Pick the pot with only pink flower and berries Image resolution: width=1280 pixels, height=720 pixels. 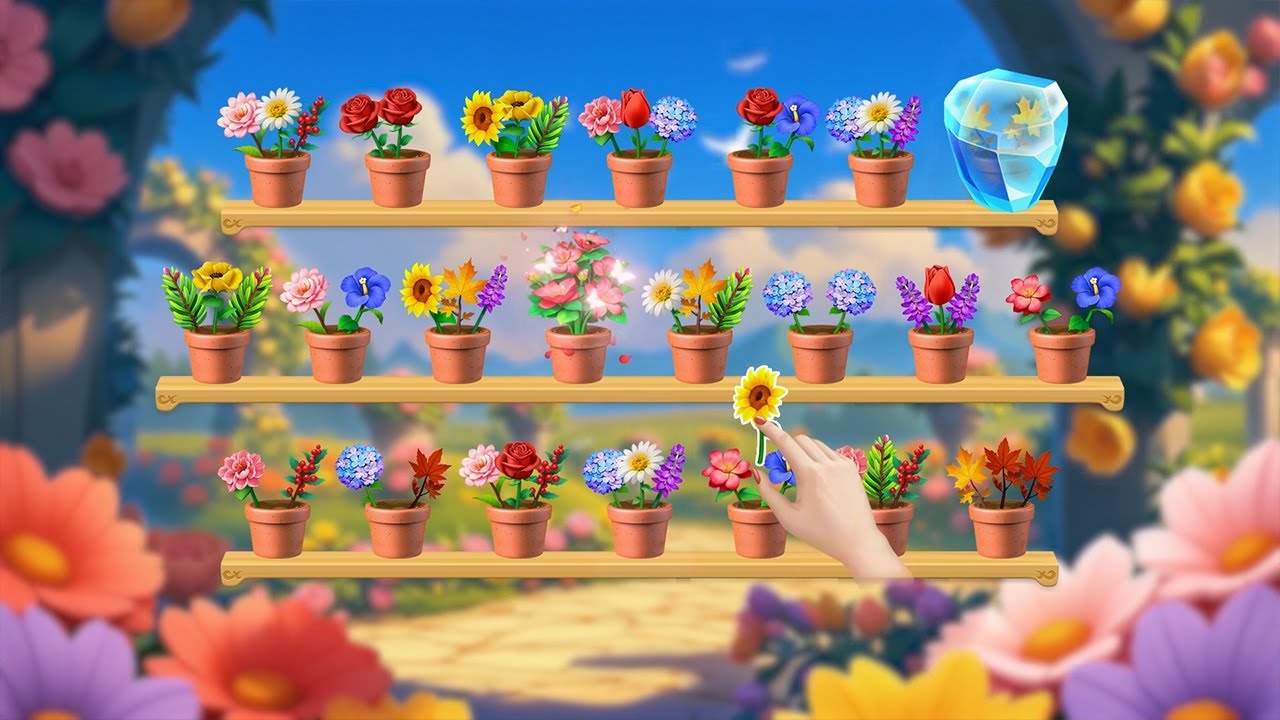click(277, 527)
